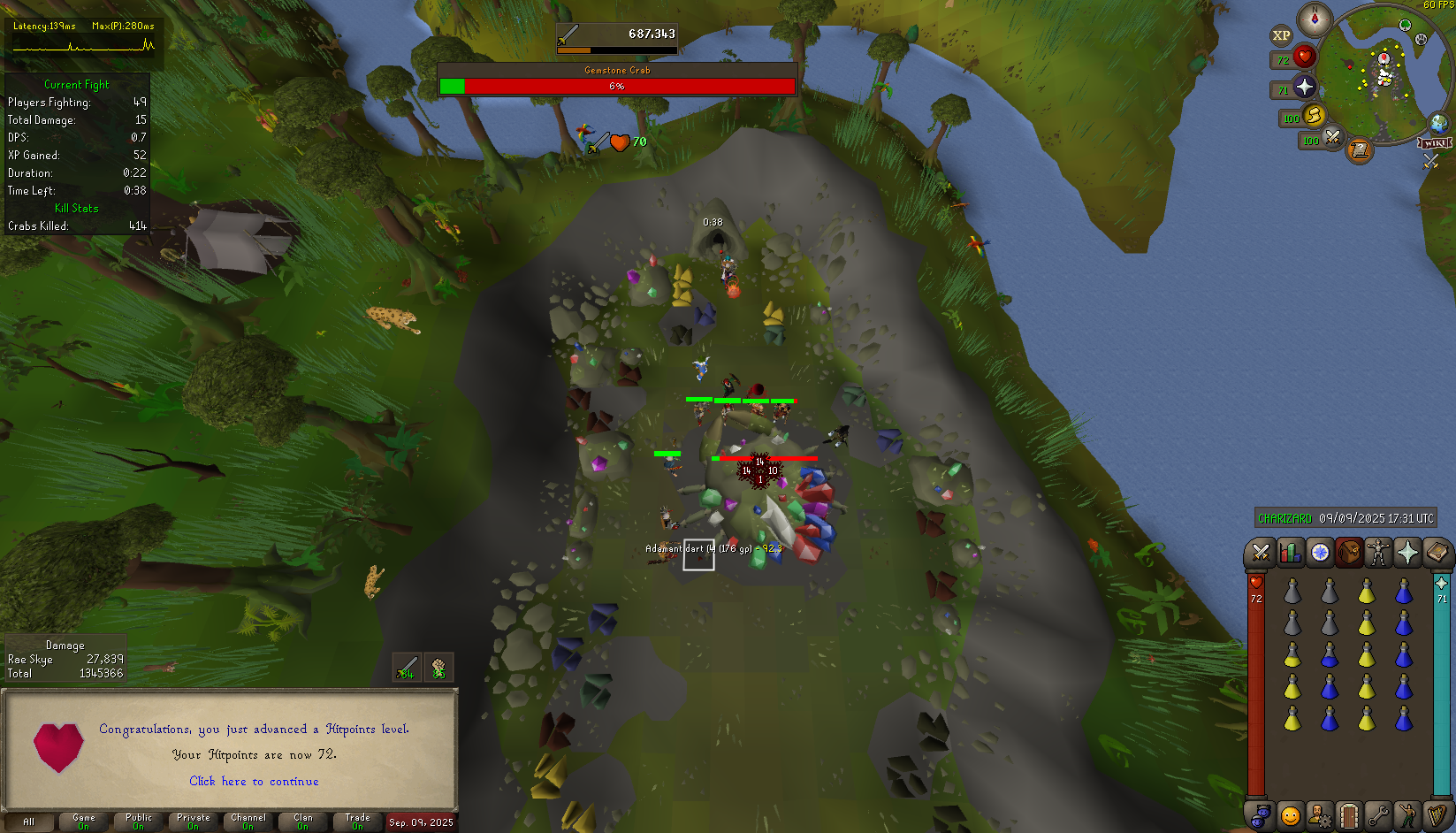1456x833 pixels.
Task: Open the Settings wrench tab
Action: (1378, 814)
